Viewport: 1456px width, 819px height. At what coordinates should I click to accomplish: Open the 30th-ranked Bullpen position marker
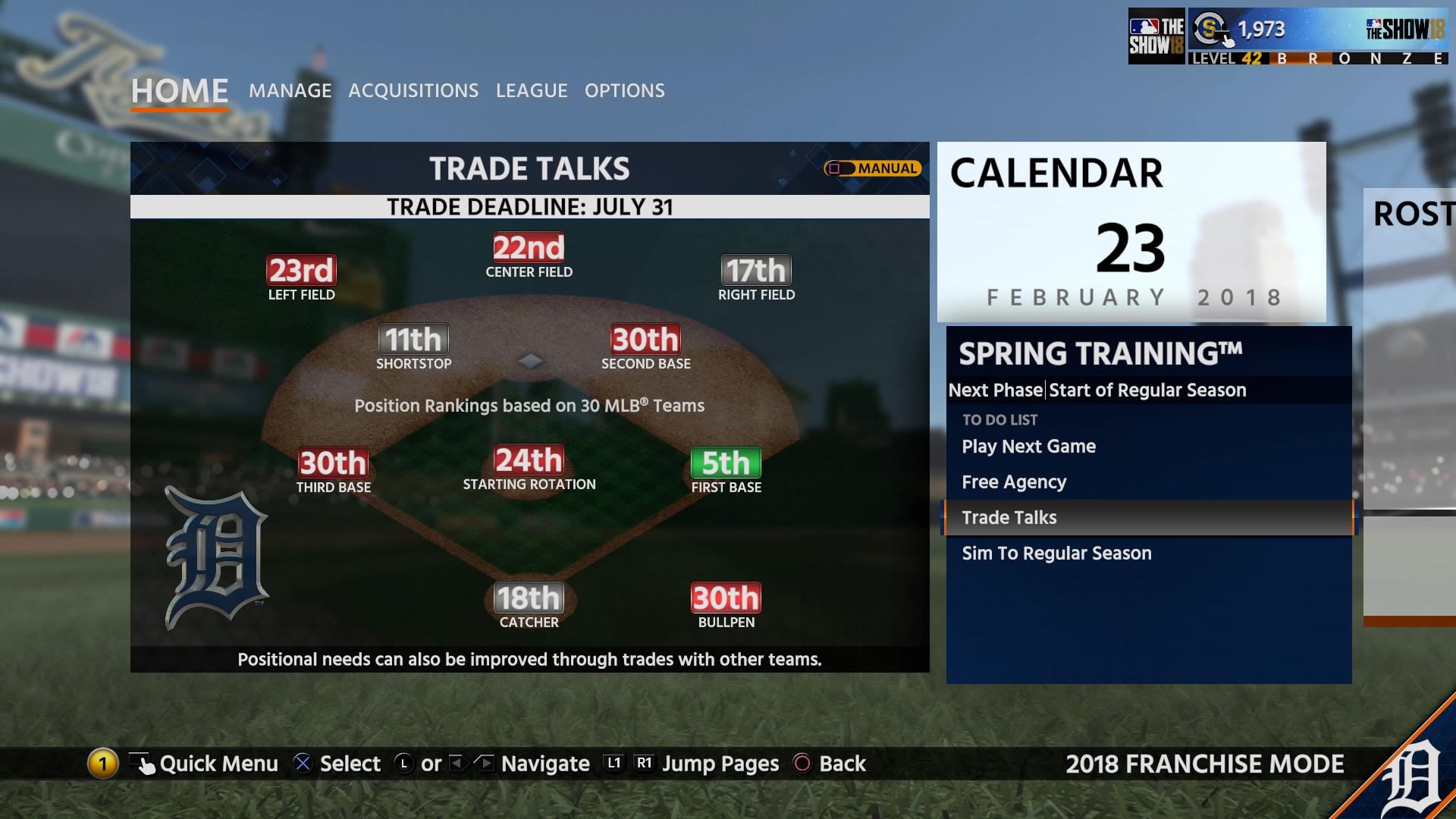tap(725, 600)
